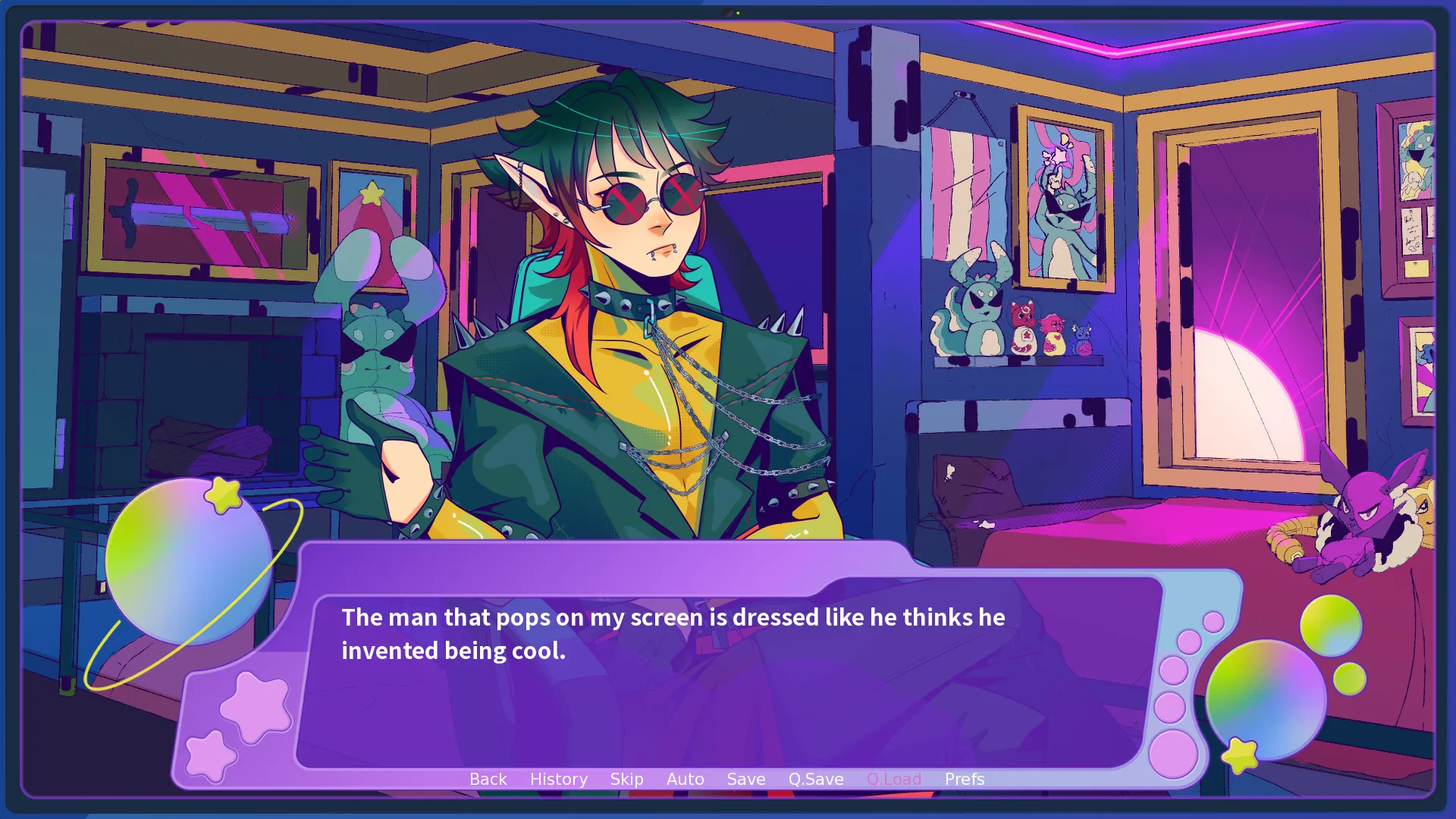Toggle Auto-advance mode

685,779
